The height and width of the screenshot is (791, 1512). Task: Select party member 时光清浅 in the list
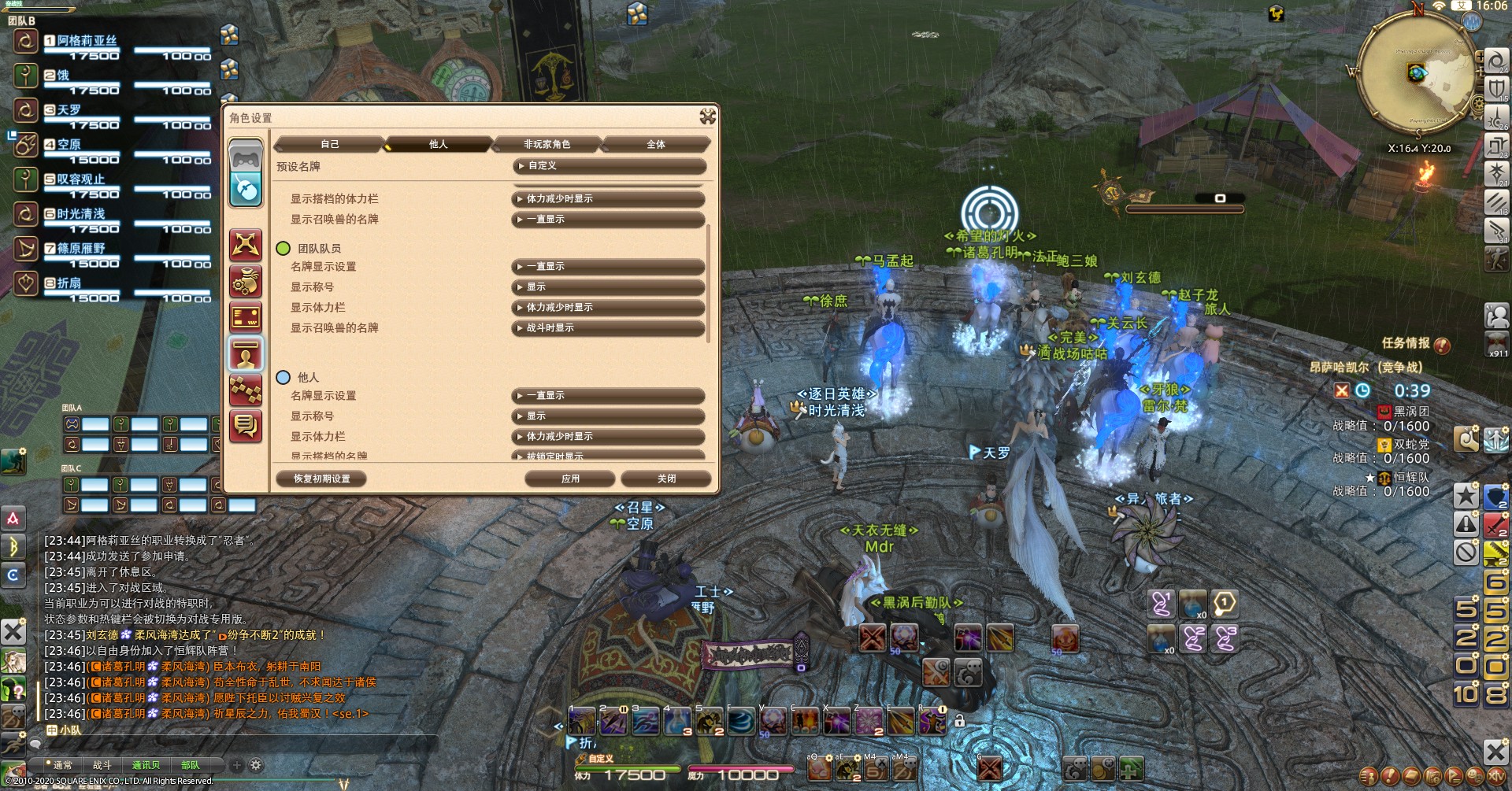pos(80,213)
